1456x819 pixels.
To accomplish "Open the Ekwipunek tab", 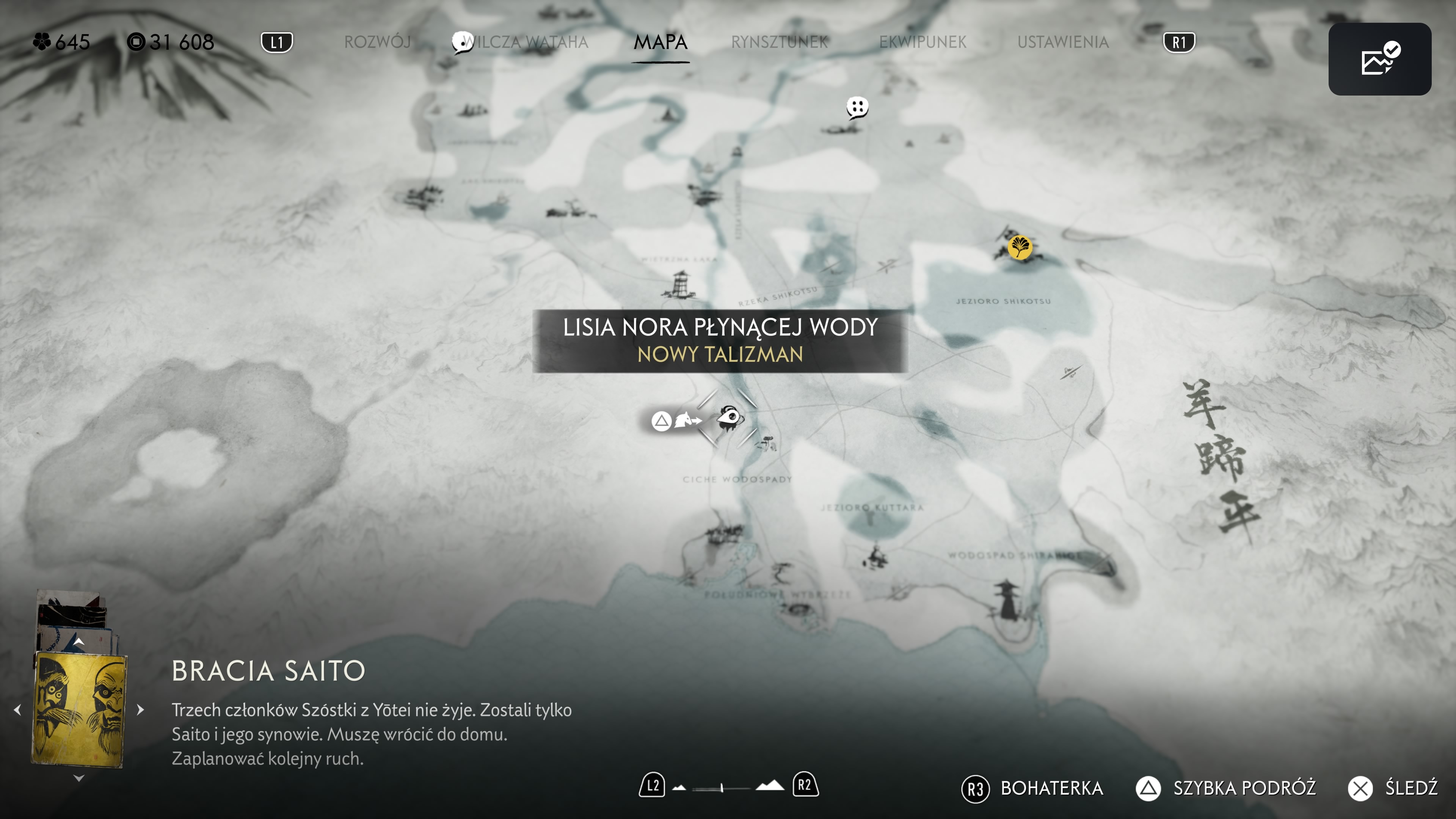I will coord(923,42).
